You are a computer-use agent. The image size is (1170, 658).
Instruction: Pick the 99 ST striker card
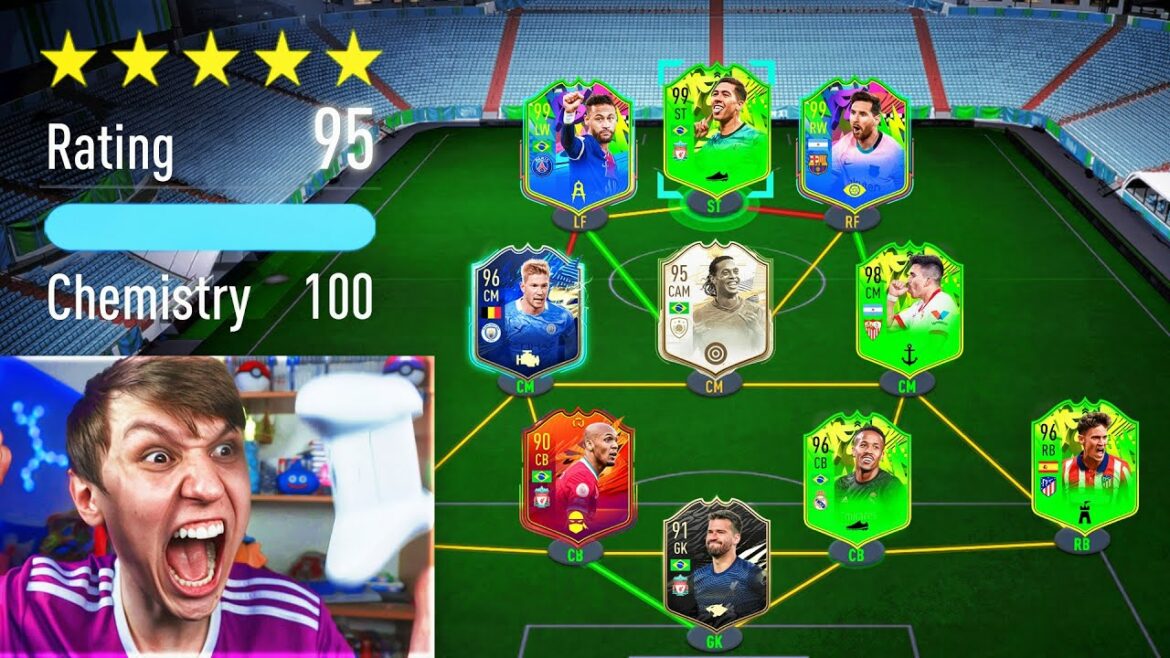[714, 132]
